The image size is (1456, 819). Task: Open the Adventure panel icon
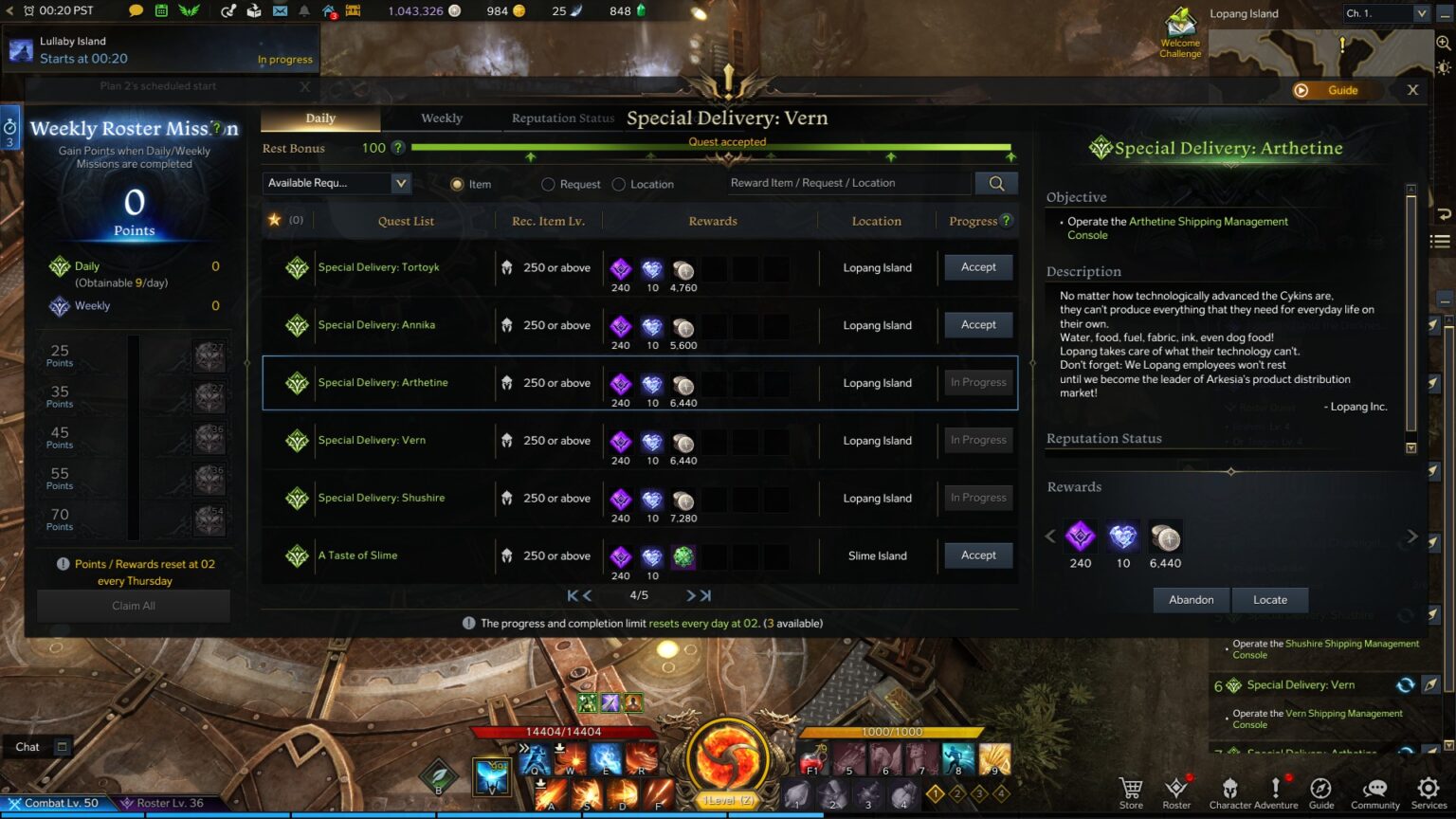pos(1277,789)
